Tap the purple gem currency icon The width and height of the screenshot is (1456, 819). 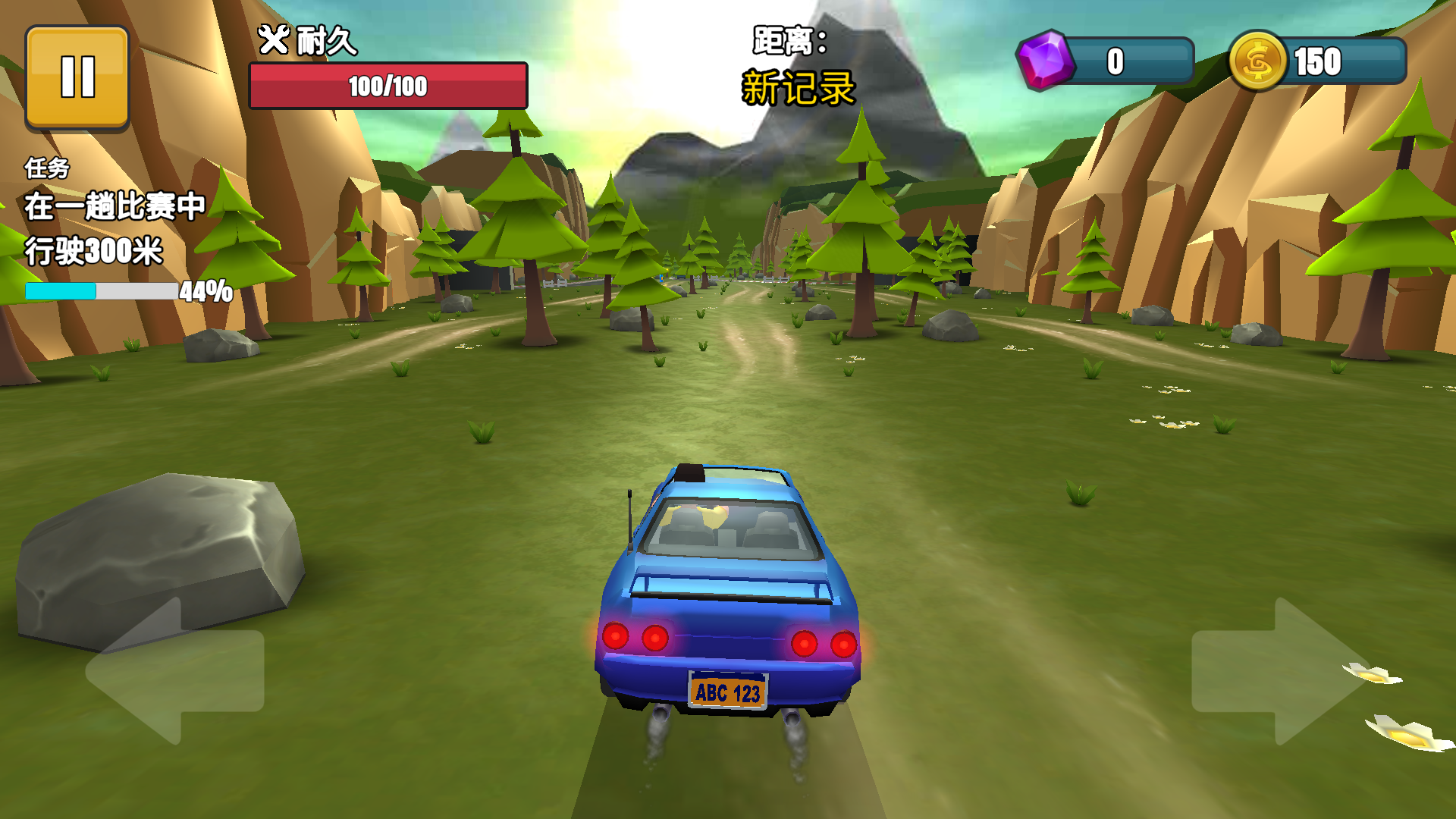pyautogui.click(x=1046, y=61)
